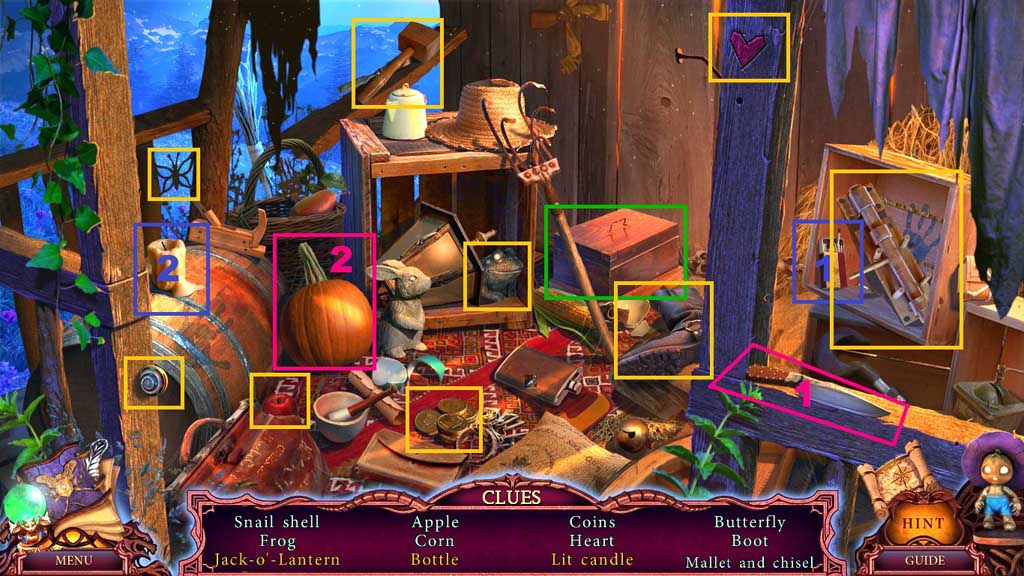Select the "Snail shell" clue
1024x576 pixels.
pos(277,522)
